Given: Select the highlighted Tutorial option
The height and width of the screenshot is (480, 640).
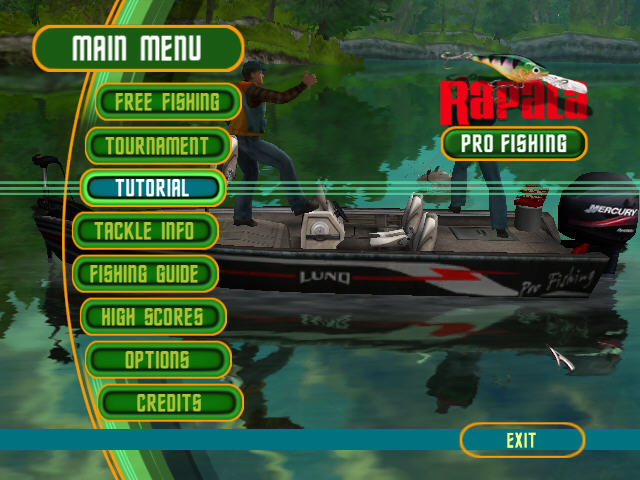Looking at the screenshot, I should (x=152, y=188).
